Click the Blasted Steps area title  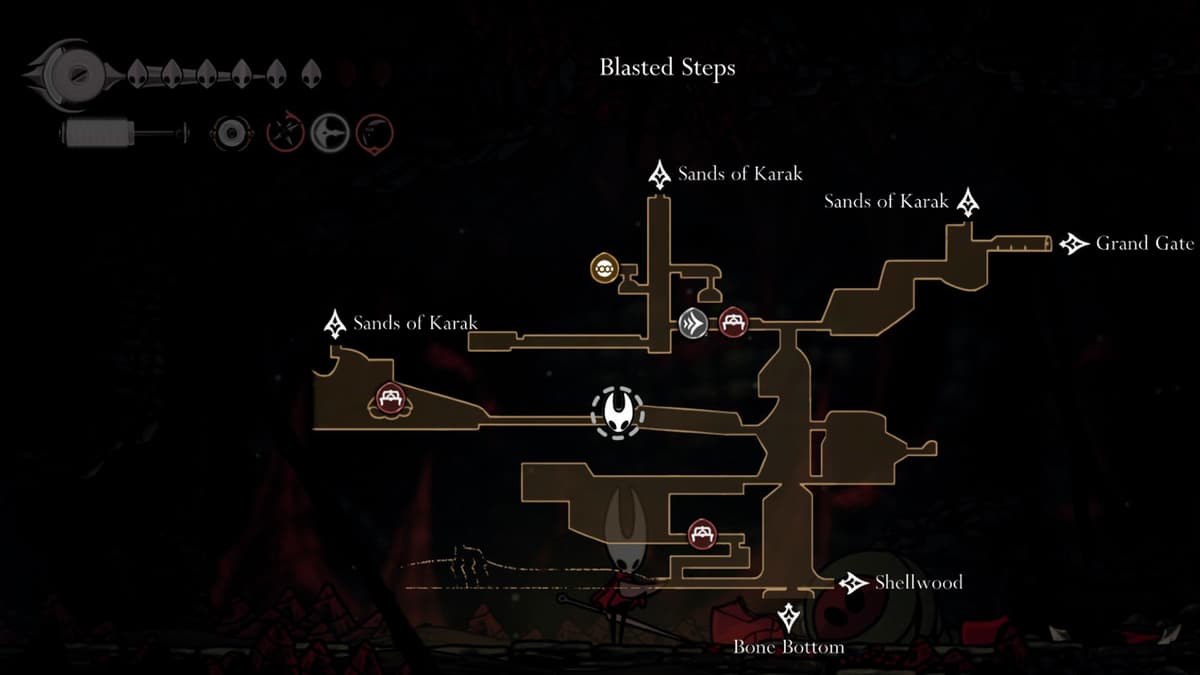click(667, 68)
